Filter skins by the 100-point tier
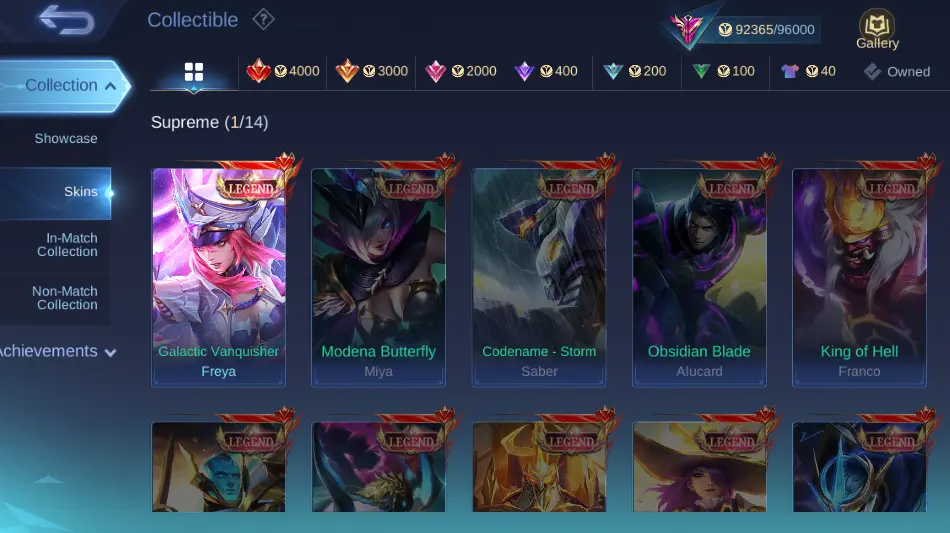This screenshot has height=533, width=950. coord(724,72)
